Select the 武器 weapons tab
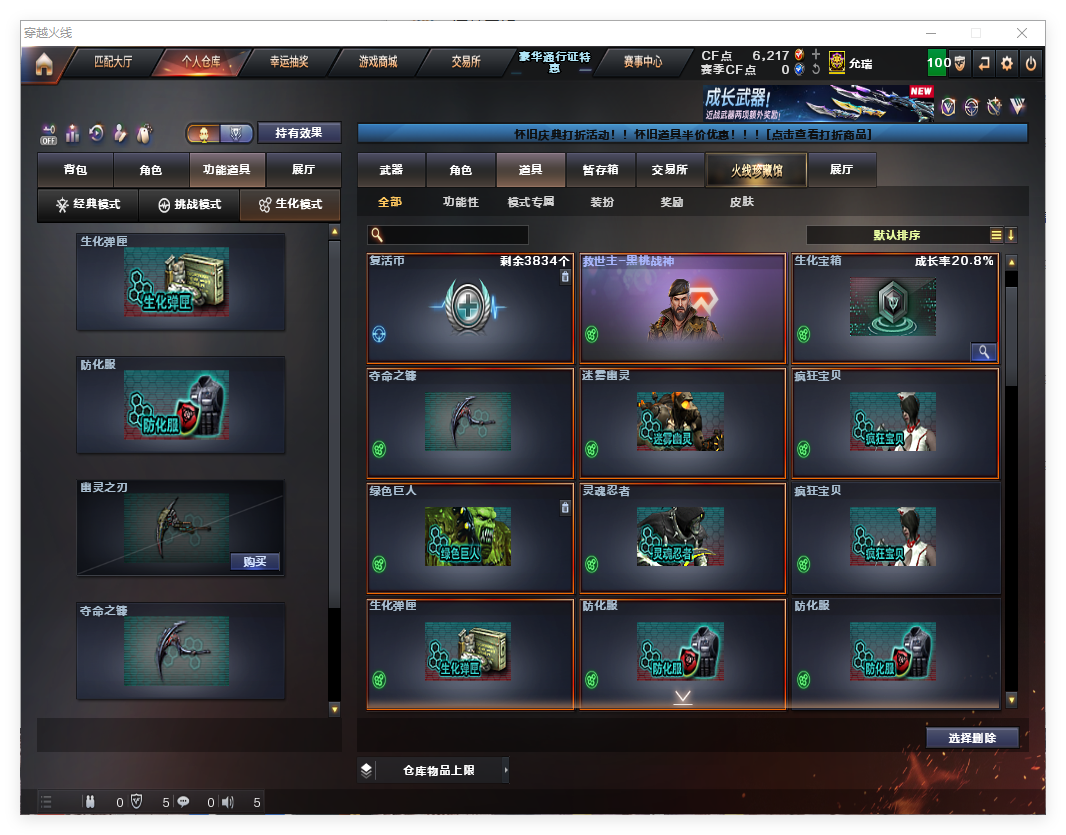This screenshot has height=835, width=1066. pos(391,170)
